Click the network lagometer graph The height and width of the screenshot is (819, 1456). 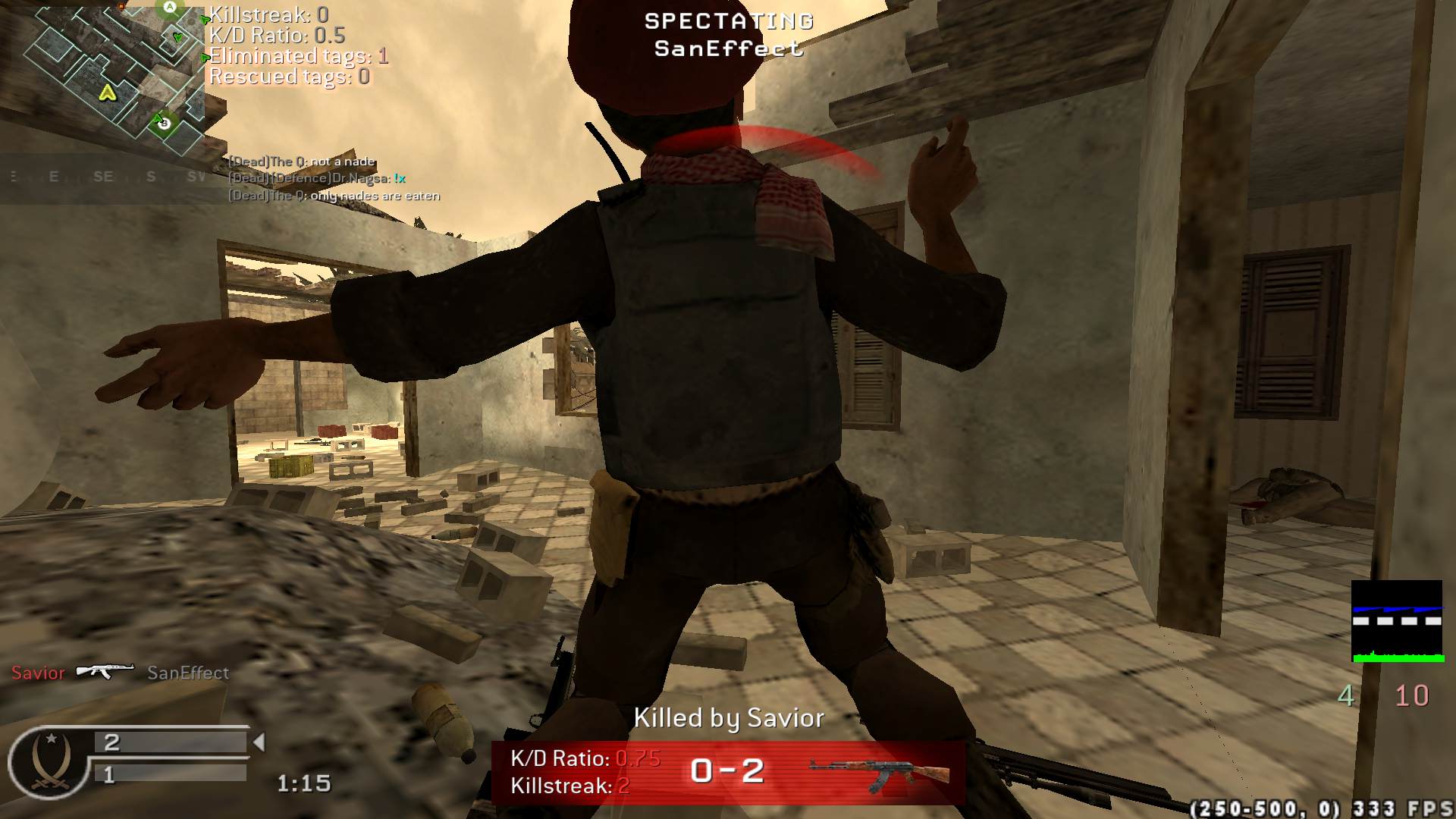1397,621
